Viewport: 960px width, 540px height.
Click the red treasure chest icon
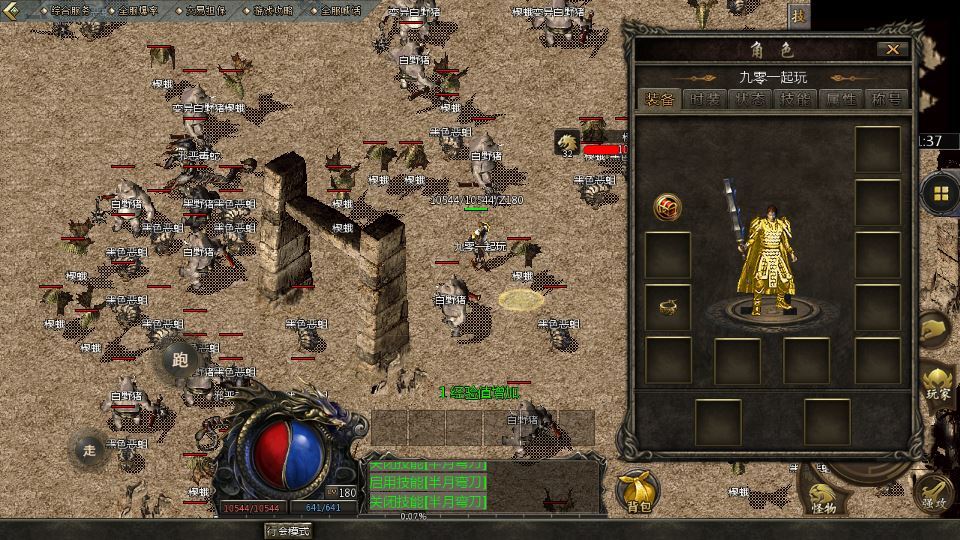click(x=668, y=207)
